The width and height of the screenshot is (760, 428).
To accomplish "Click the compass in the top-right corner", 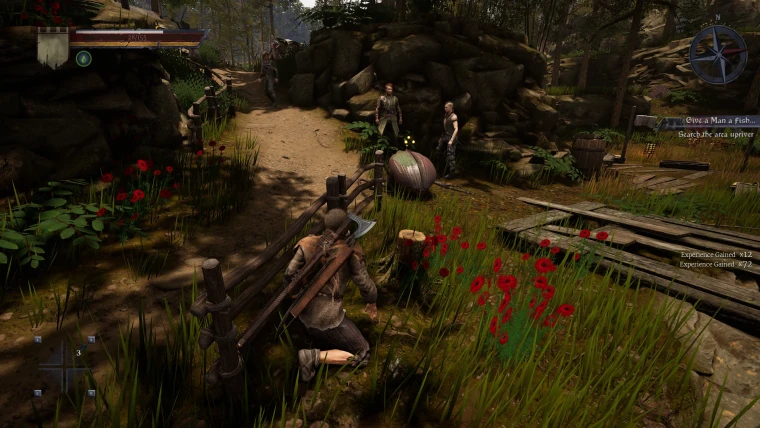I will tap(717, 54).
